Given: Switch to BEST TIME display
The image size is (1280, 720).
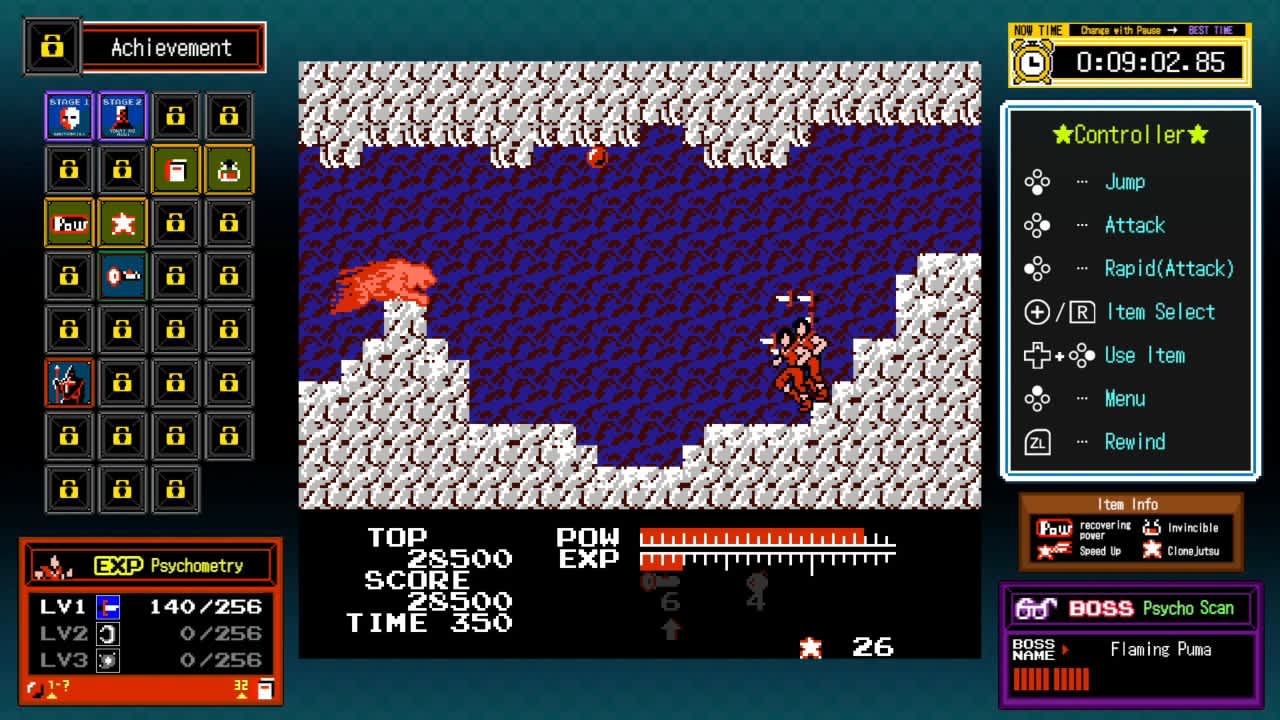Looking at the screenshot, I should (1212, 30).
